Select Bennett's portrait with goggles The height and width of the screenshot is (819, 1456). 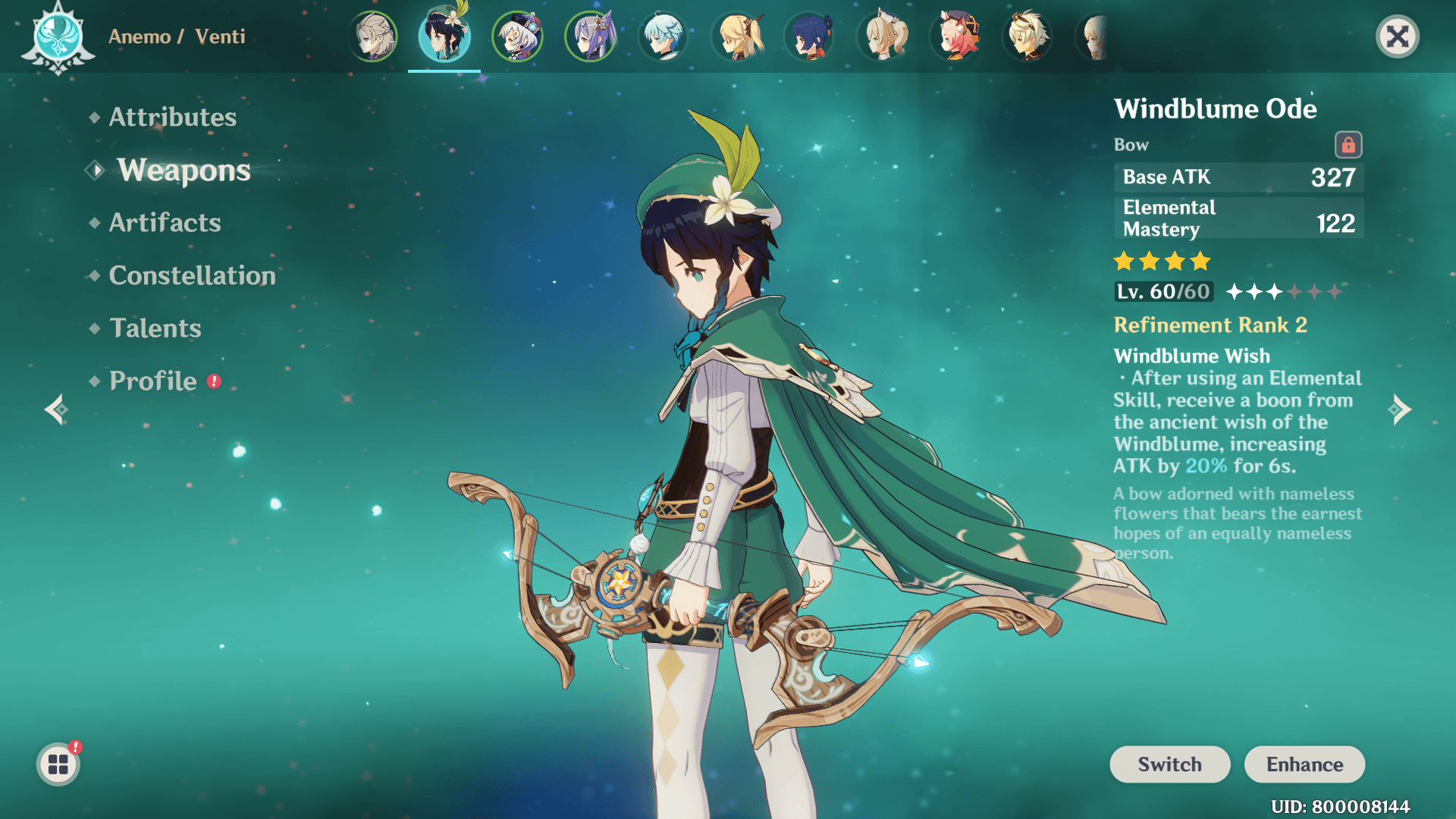coord(1028,36)
